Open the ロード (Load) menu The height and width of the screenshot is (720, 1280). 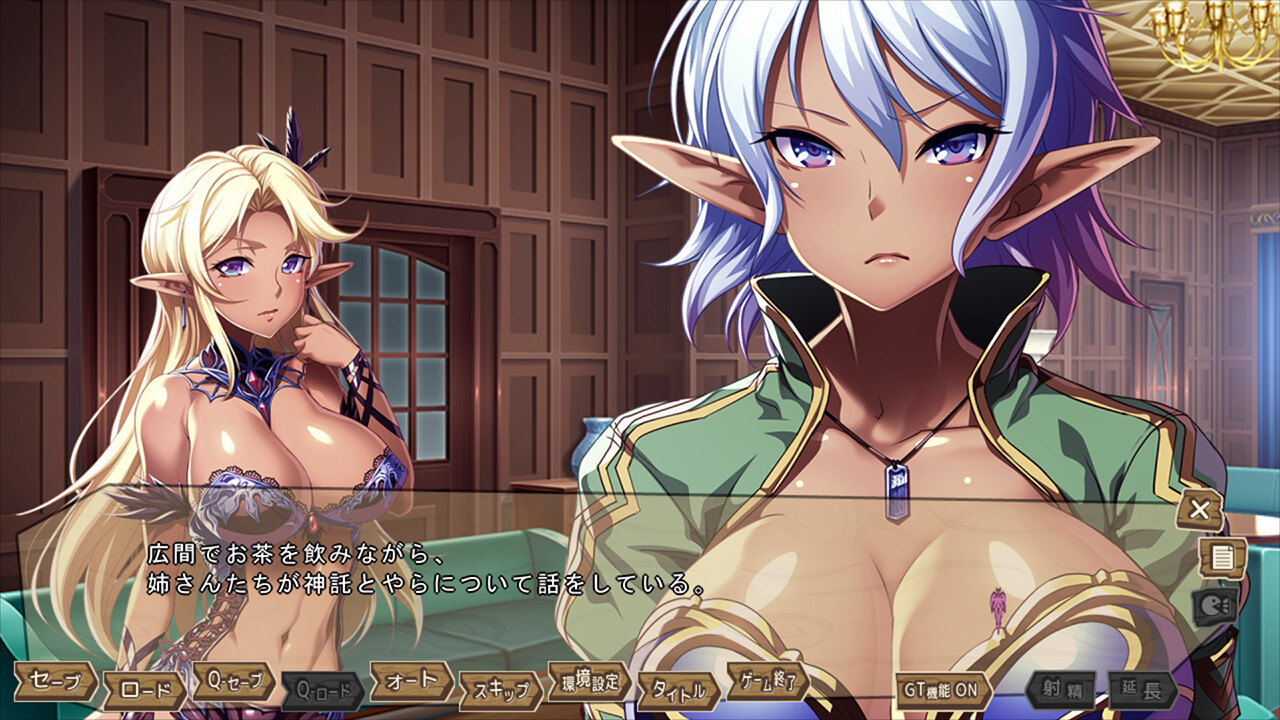click(145, 690)
